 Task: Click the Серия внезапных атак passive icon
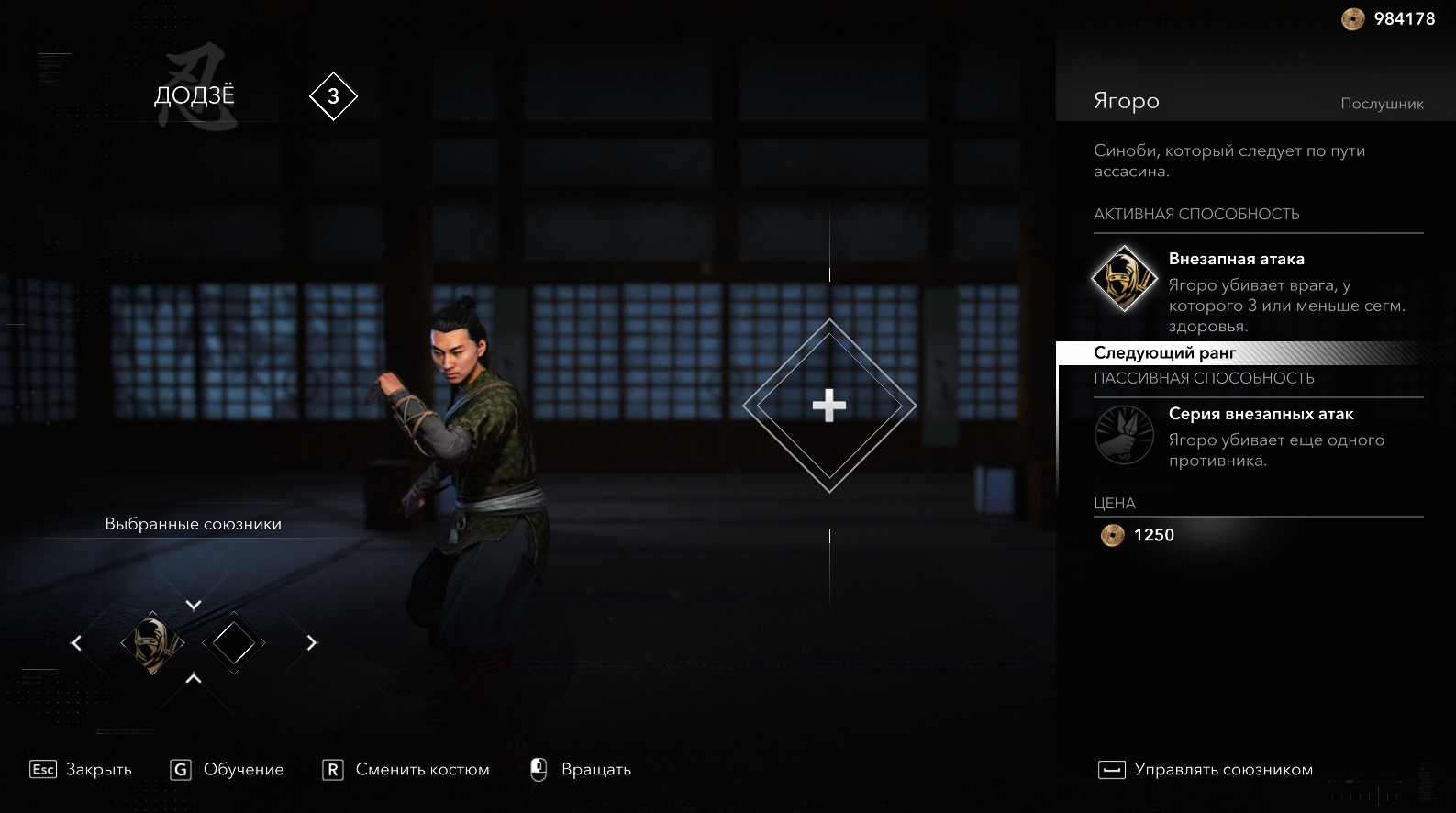1124,434
